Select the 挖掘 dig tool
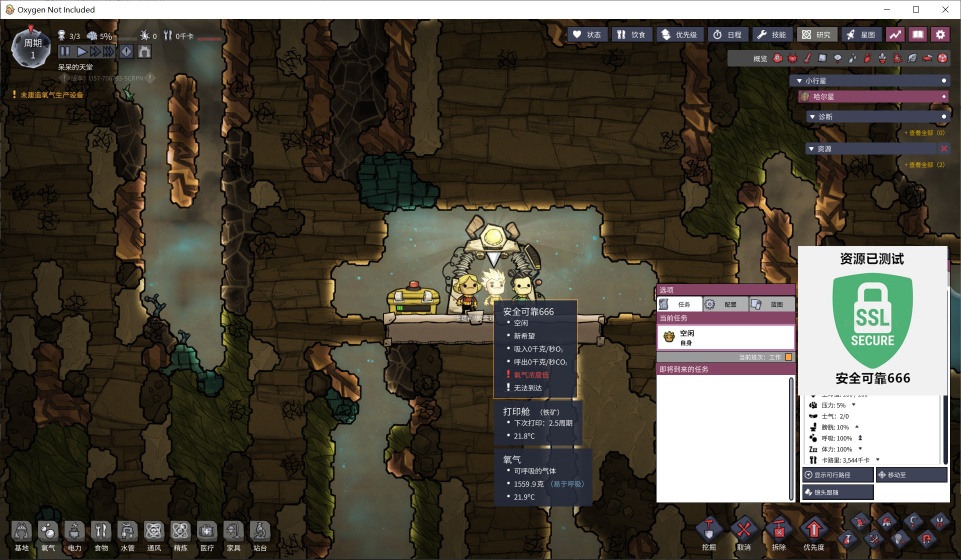 [x=709, y=531]
